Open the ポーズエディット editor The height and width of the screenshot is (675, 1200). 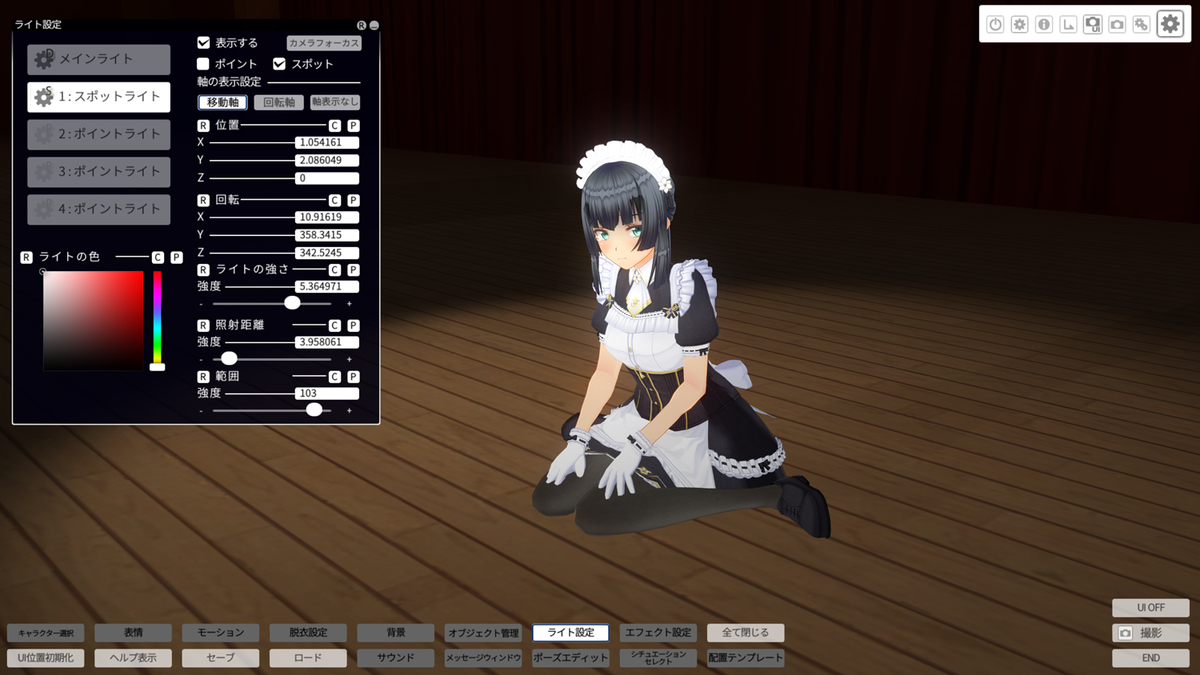pyautogui.click(x=570, y=658)
